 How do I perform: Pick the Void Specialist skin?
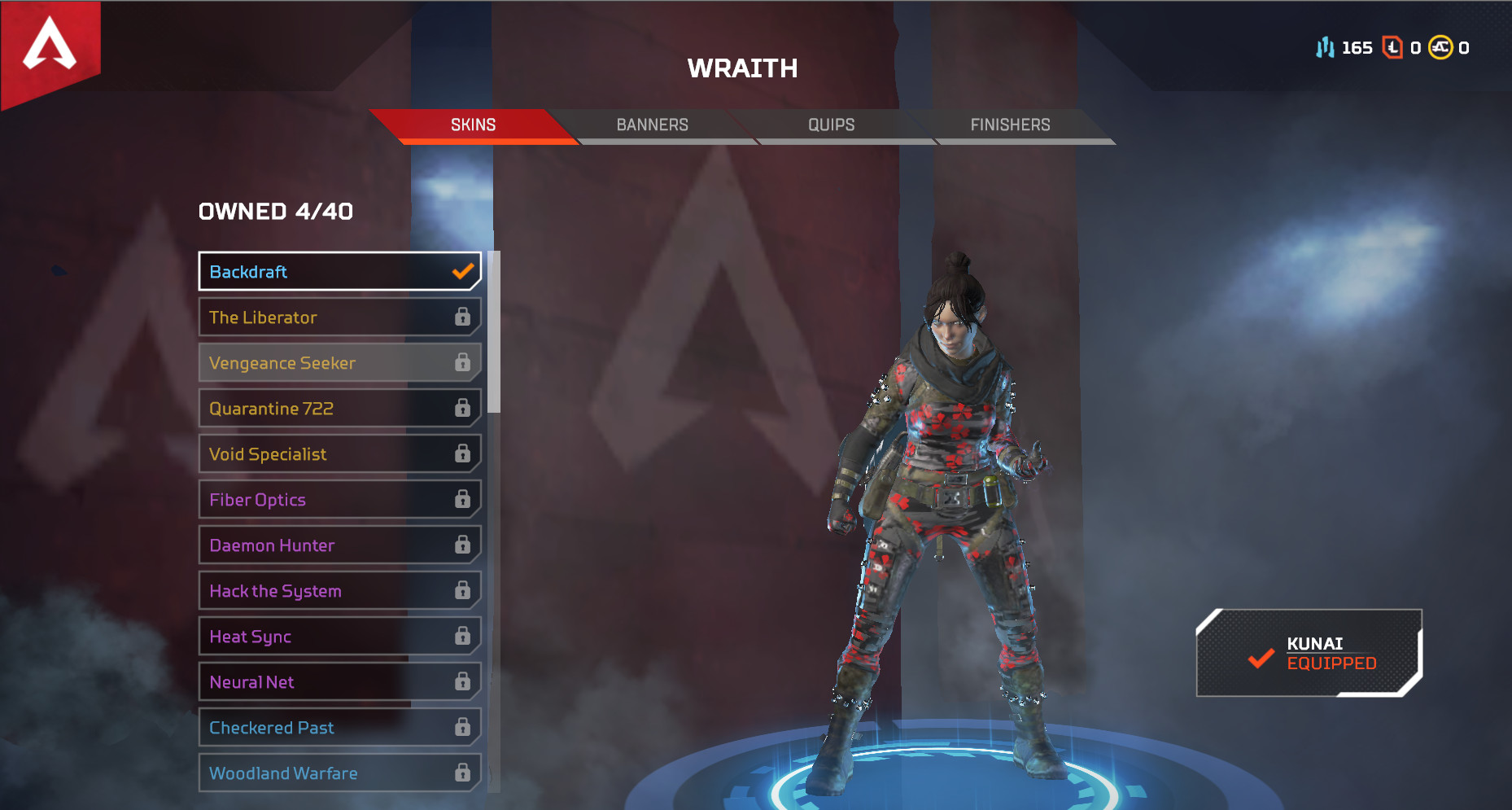click(x=339, y=454)
